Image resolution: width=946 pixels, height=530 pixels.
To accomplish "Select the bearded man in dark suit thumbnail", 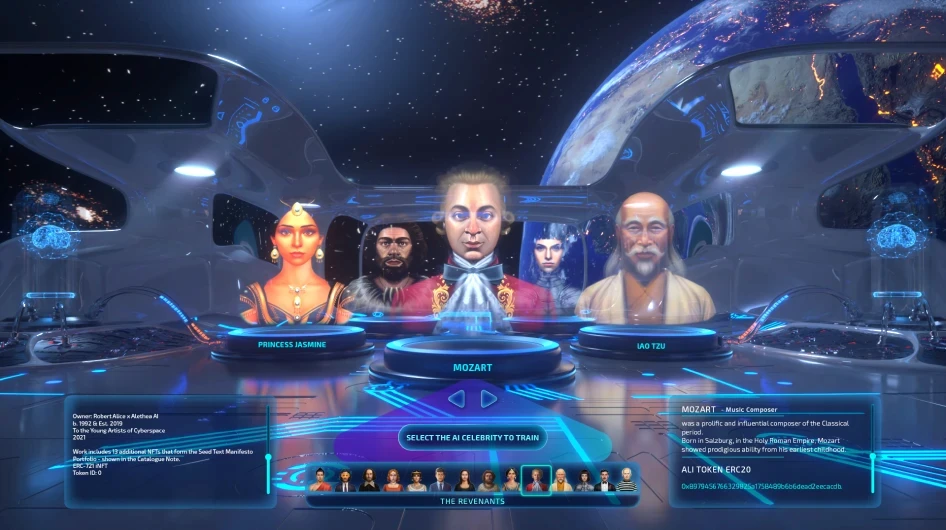I will (x=344, y=480).
